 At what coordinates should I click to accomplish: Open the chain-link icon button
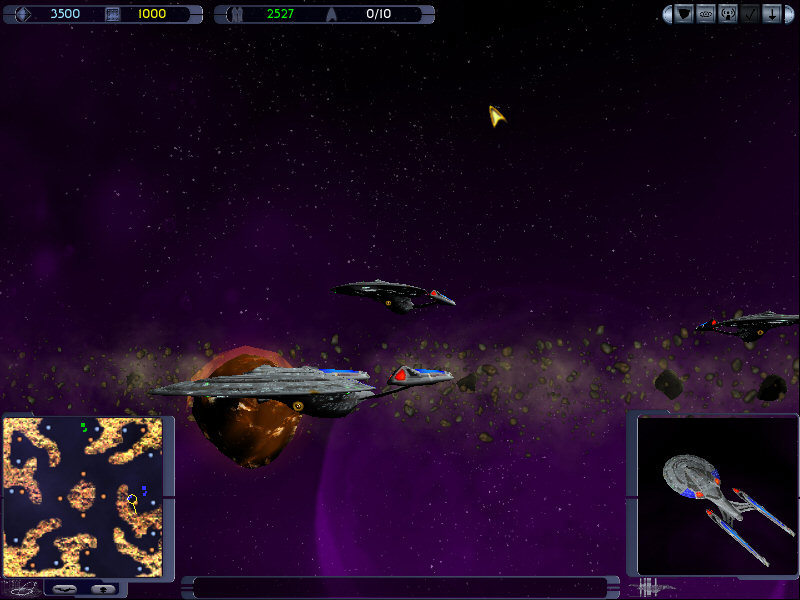[706, 14]
